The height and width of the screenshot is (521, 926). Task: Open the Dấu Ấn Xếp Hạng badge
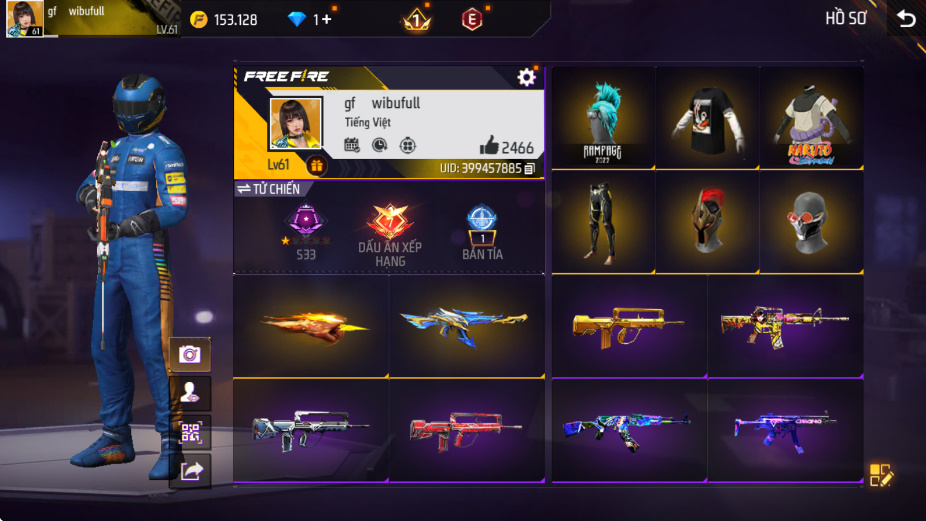coord(389,233)
